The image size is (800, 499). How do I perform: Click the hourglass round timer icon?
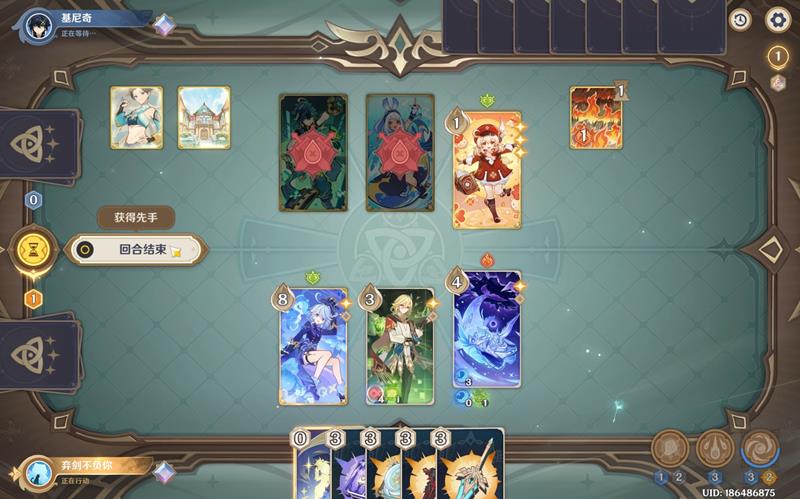coord(33,249)
